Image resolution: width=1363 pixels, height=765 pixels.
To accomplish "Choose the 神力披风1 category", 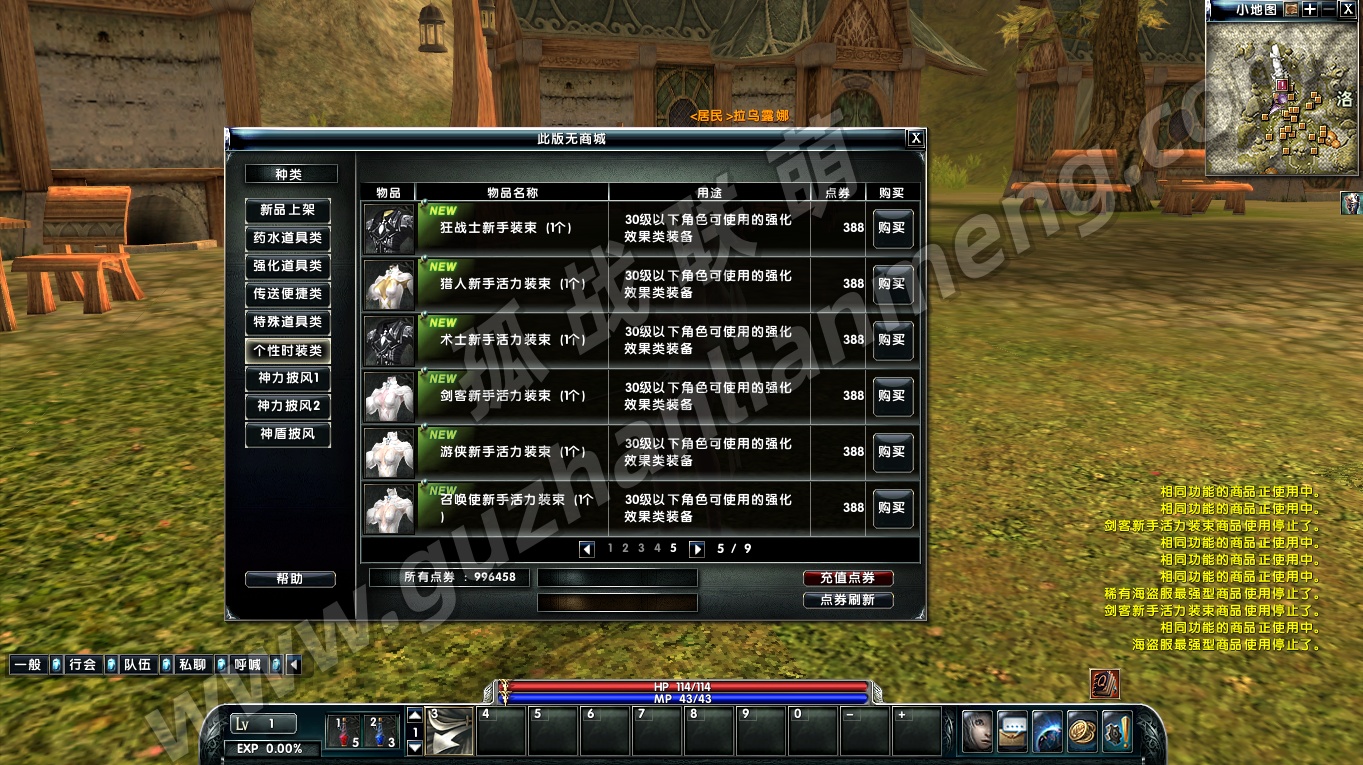I will pyautogui.click(x=288, y=378).
